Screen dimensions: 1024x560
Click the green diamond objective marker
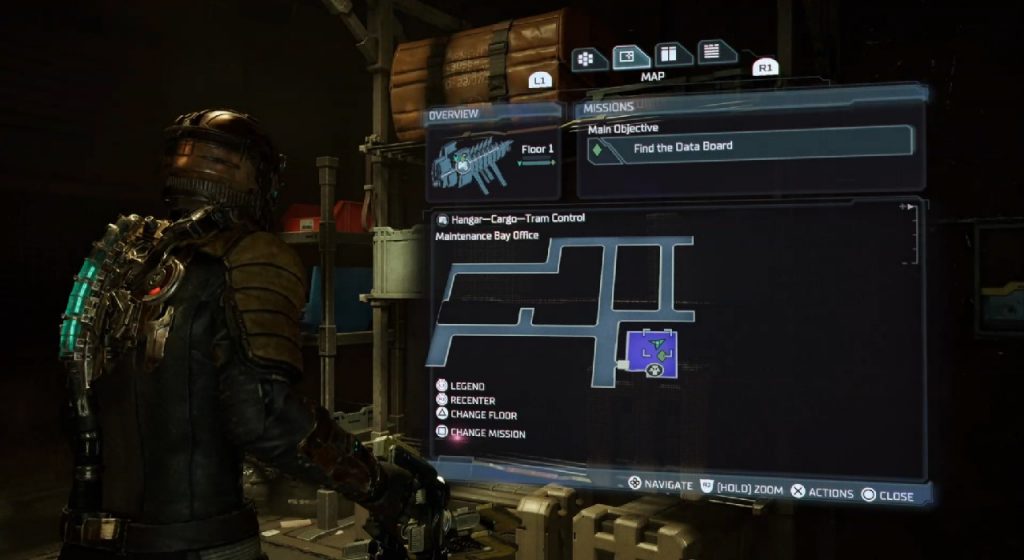point(598,150)
